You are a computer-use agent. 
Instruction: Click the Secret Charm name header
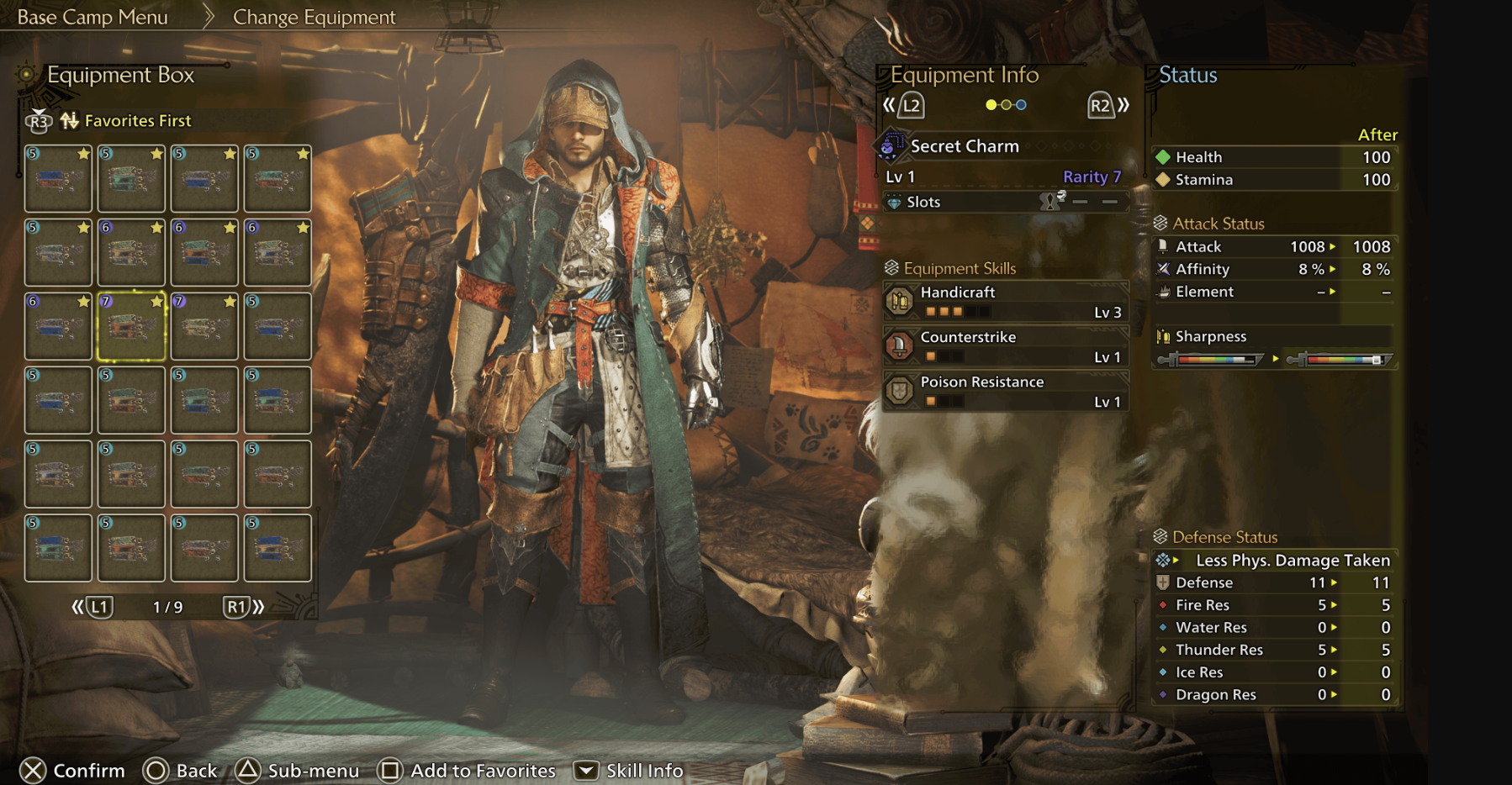pos(965,146)
